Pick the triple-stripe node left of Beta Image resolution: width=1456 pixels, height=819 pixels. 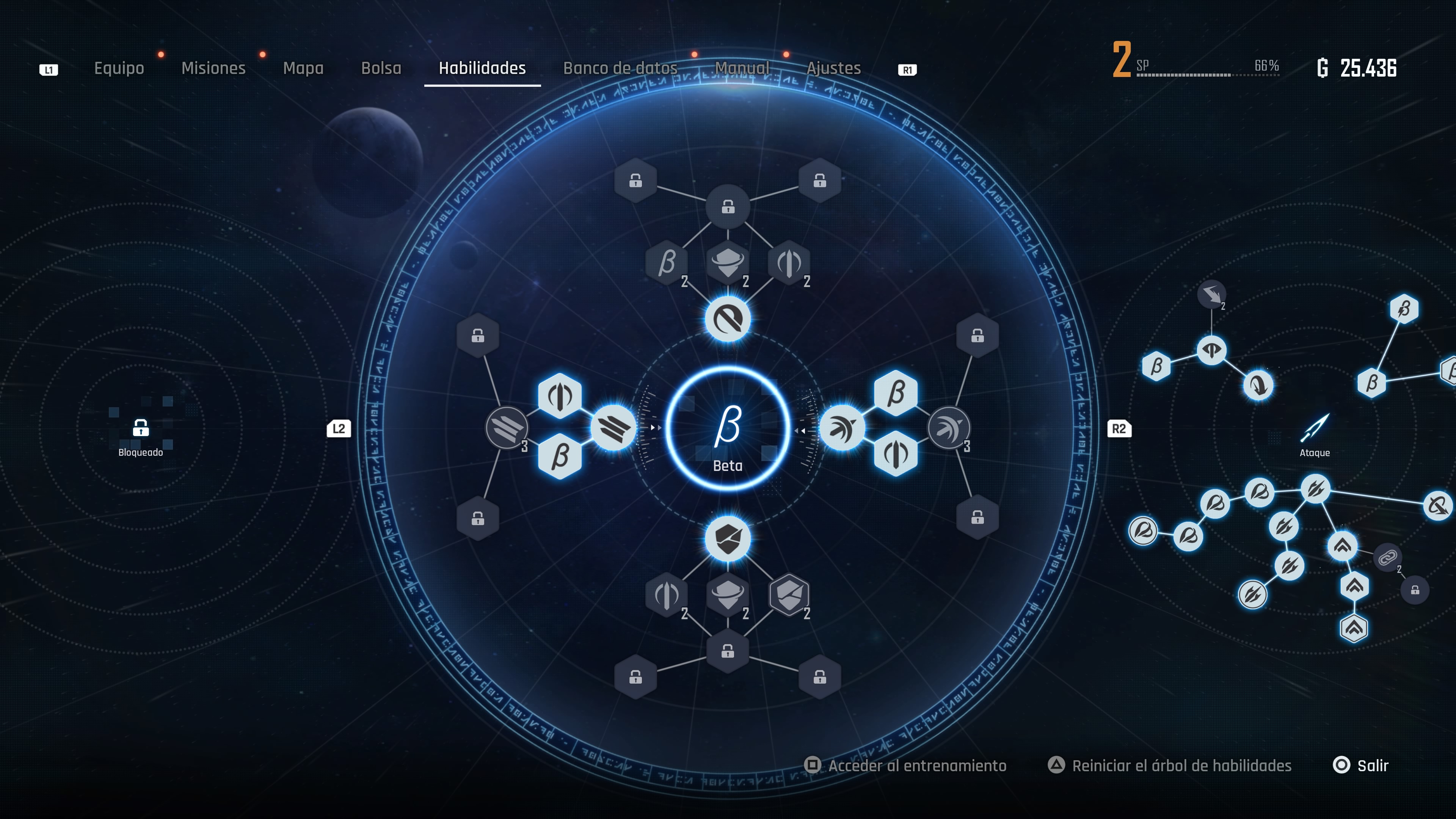pyautogui.click(x=613, y=428)
